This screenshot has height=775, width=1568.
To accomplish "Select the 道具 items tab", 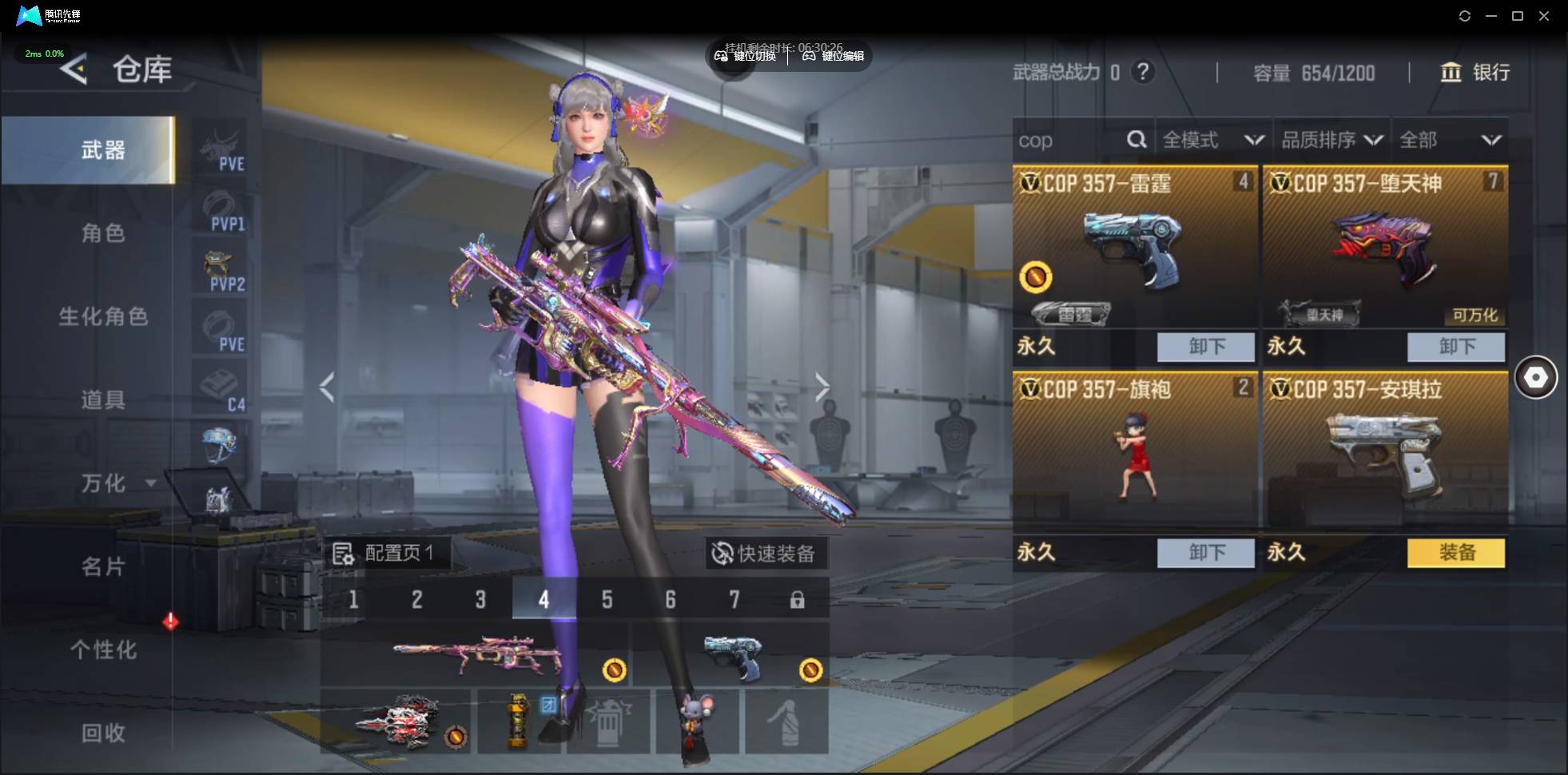I will tap(103, 399).
